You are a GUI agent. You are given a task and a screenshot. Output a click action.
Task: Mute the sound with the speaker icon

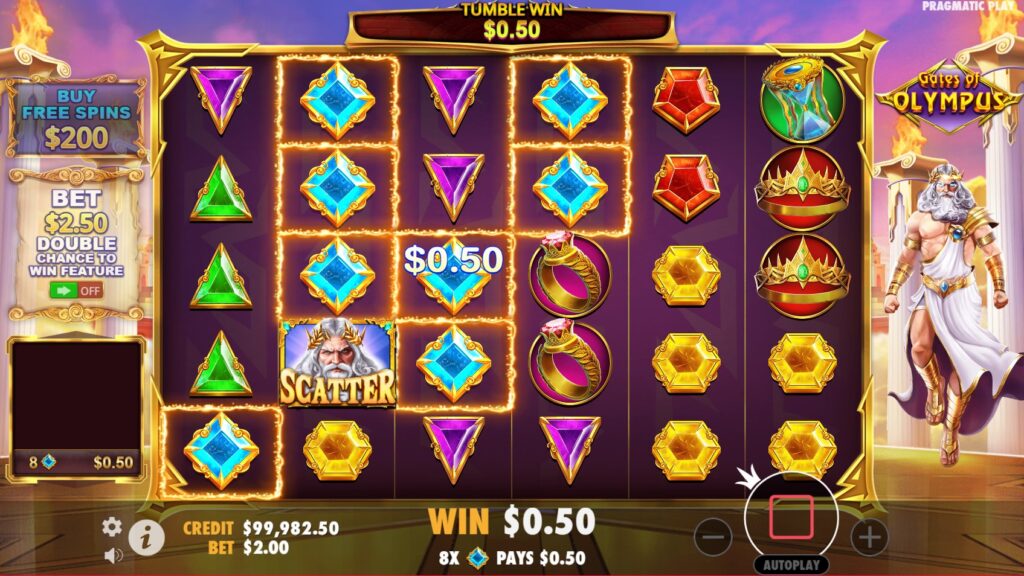[112, 554]
